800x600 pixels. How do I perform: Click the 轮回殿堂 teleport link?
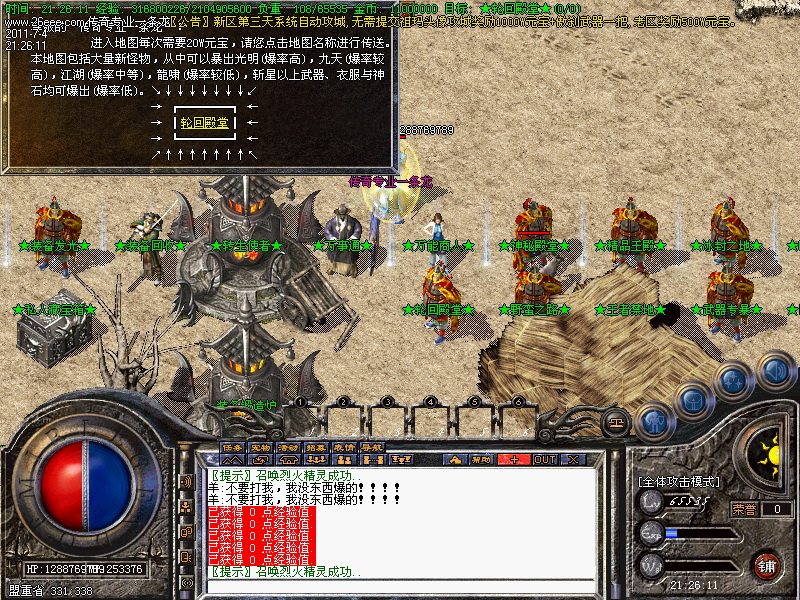(204, 123)
